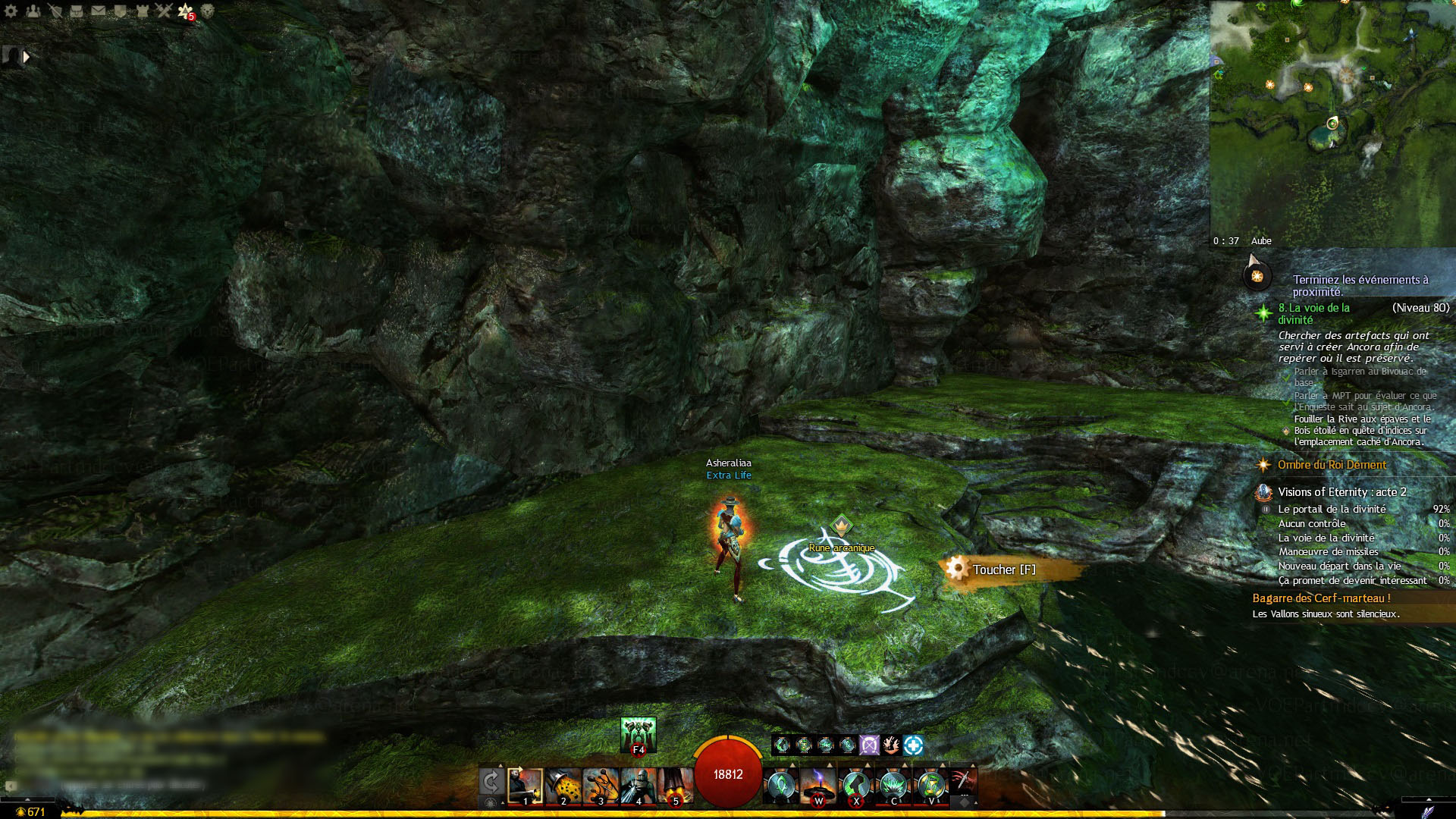Activate the F4 golem profession skill
The width and height of the screenshot is (1456, 819).
pos(638,734)
